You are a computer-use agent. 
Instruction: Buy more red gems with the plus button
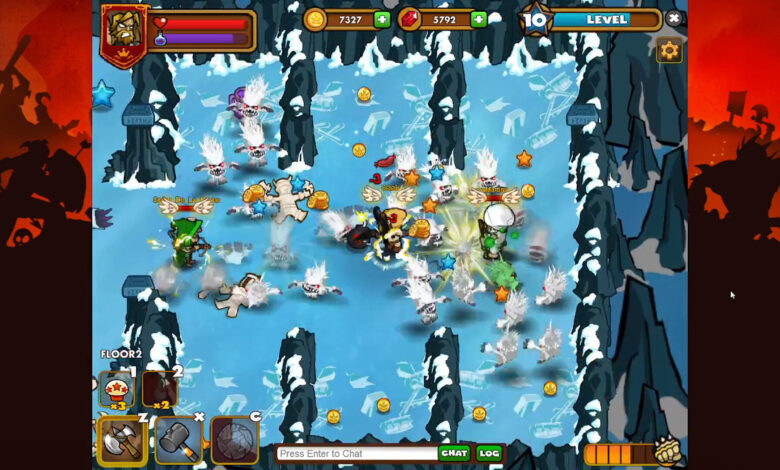pyautogui.click(x=478, y=19)
